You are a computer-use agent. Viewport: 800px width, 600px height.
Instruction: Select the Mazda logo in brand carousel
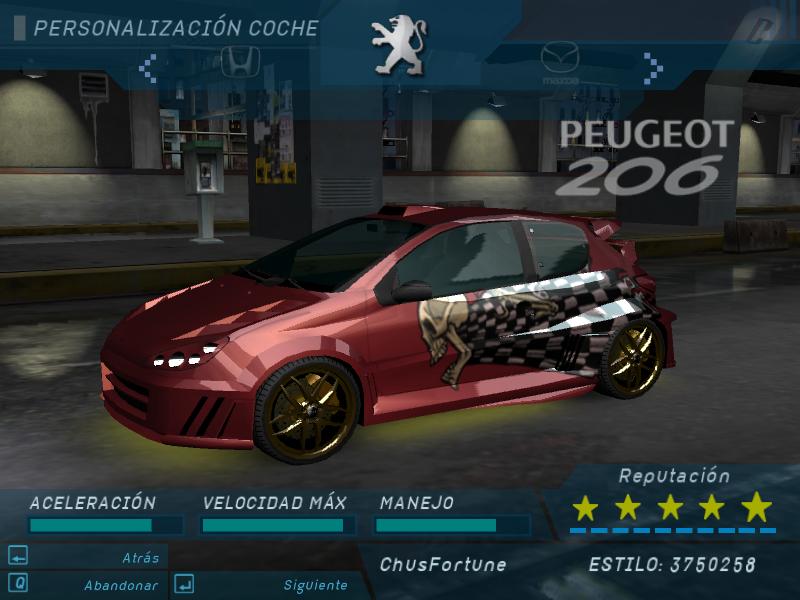click(x=560, y=62)
